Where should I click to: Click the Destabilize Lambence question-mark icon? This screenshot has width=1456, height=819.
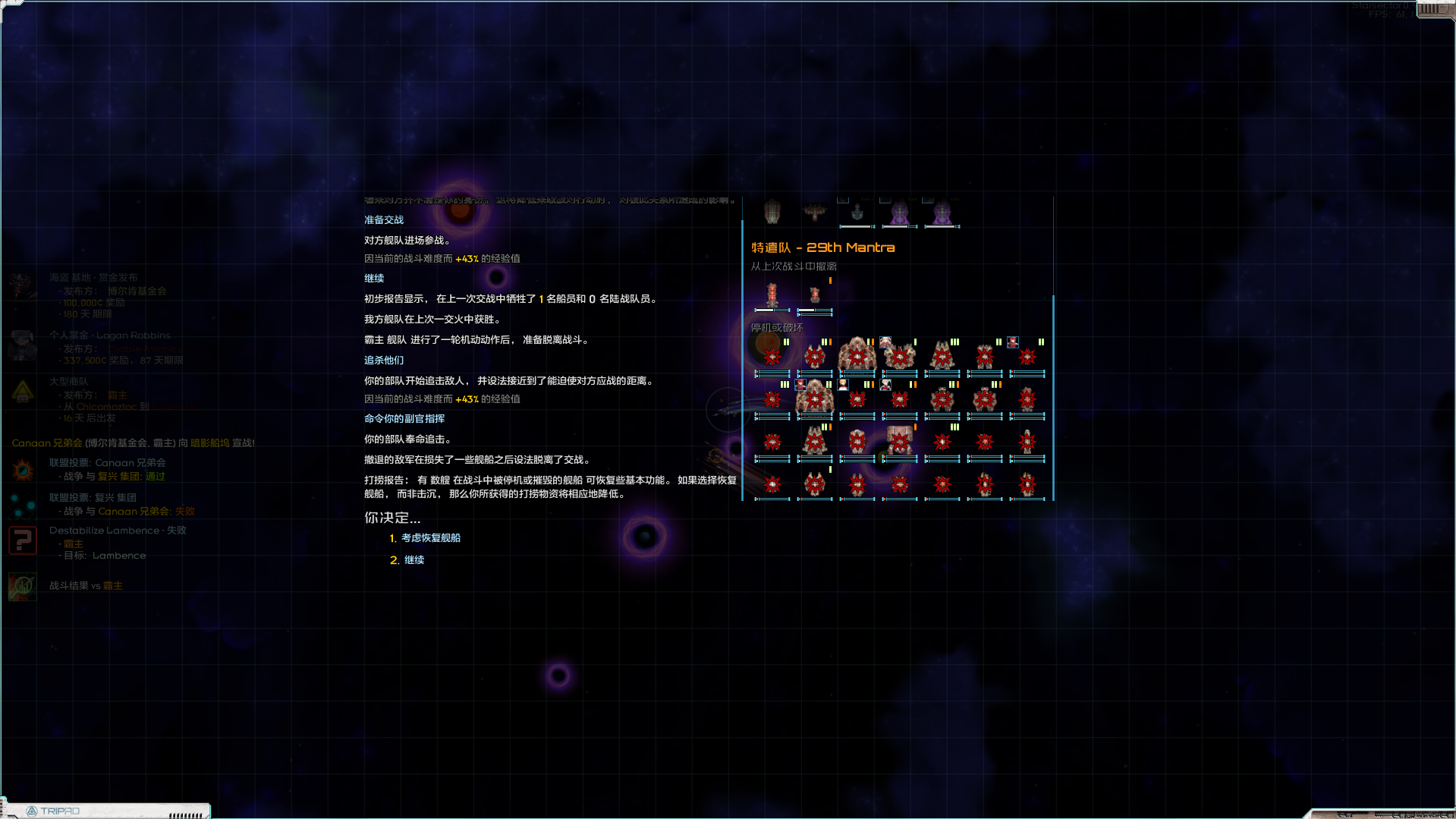(23, 540)
